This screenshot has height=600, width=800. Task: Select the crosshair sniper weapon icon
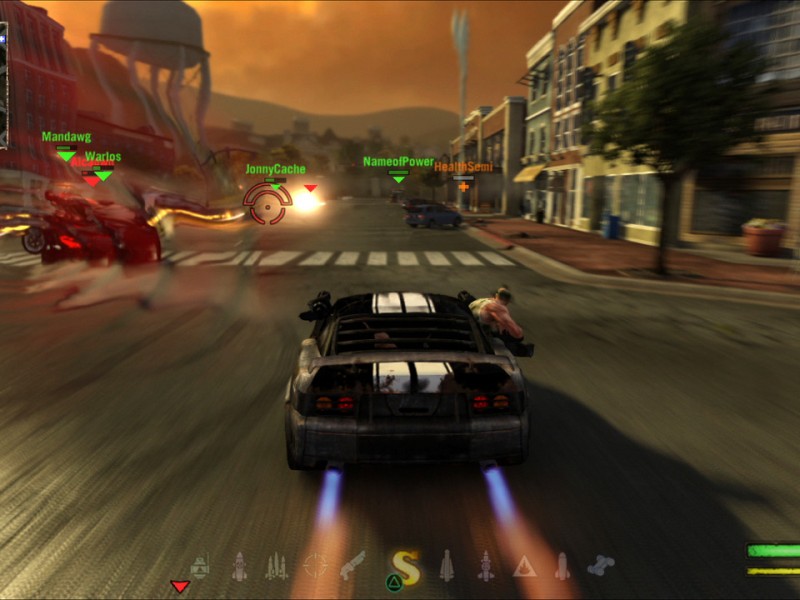(315, 566)
